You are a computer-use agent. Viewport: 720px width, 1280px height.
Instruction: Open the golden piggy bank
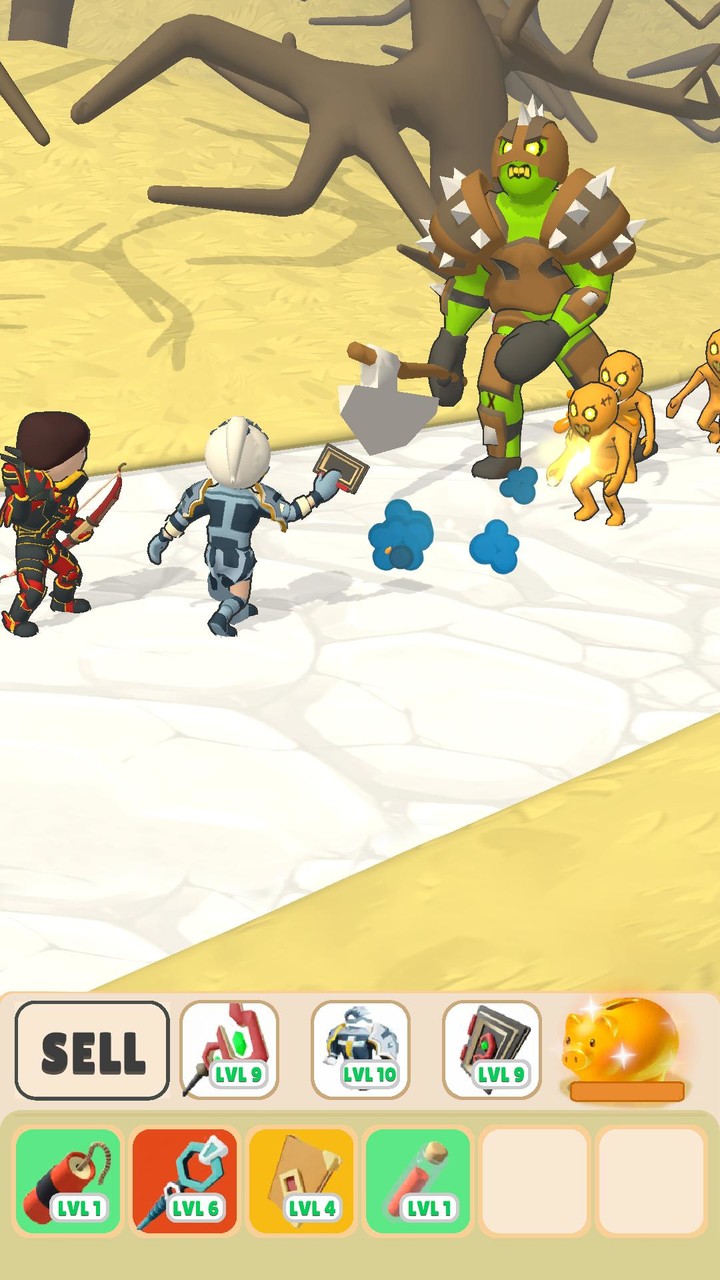click(623, 1046)
